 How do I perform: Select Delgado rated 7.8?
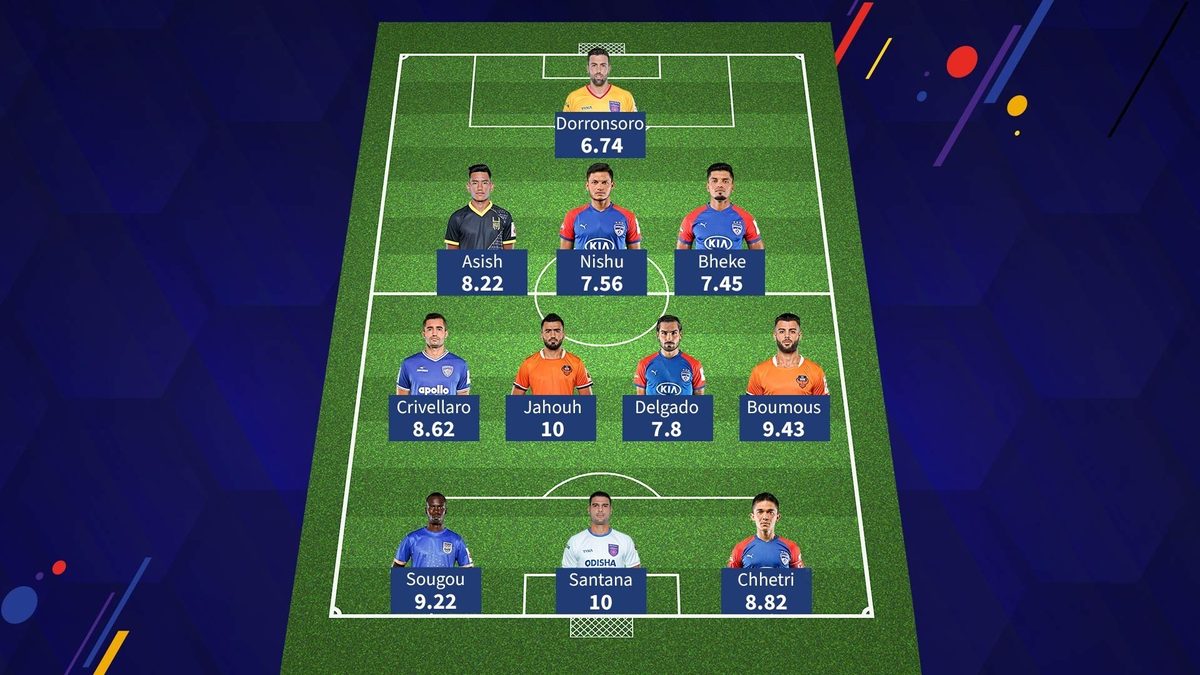pyautogui.click(x=668, y=418)
